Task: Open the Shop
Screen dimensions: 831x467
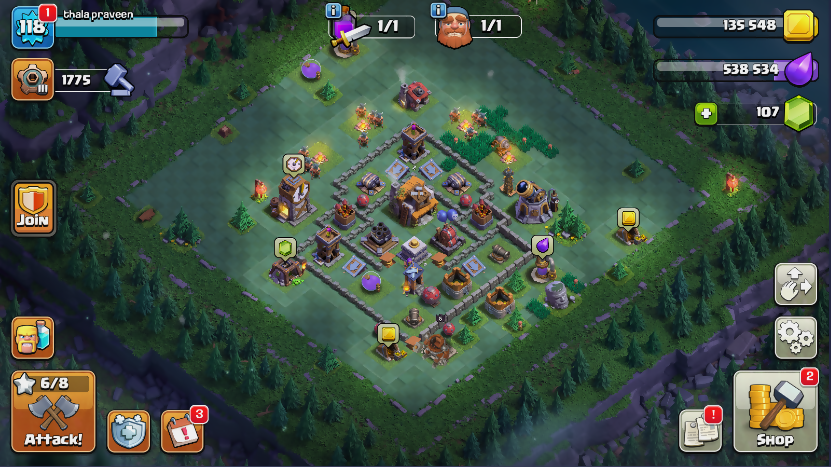Action: [775, 412]
